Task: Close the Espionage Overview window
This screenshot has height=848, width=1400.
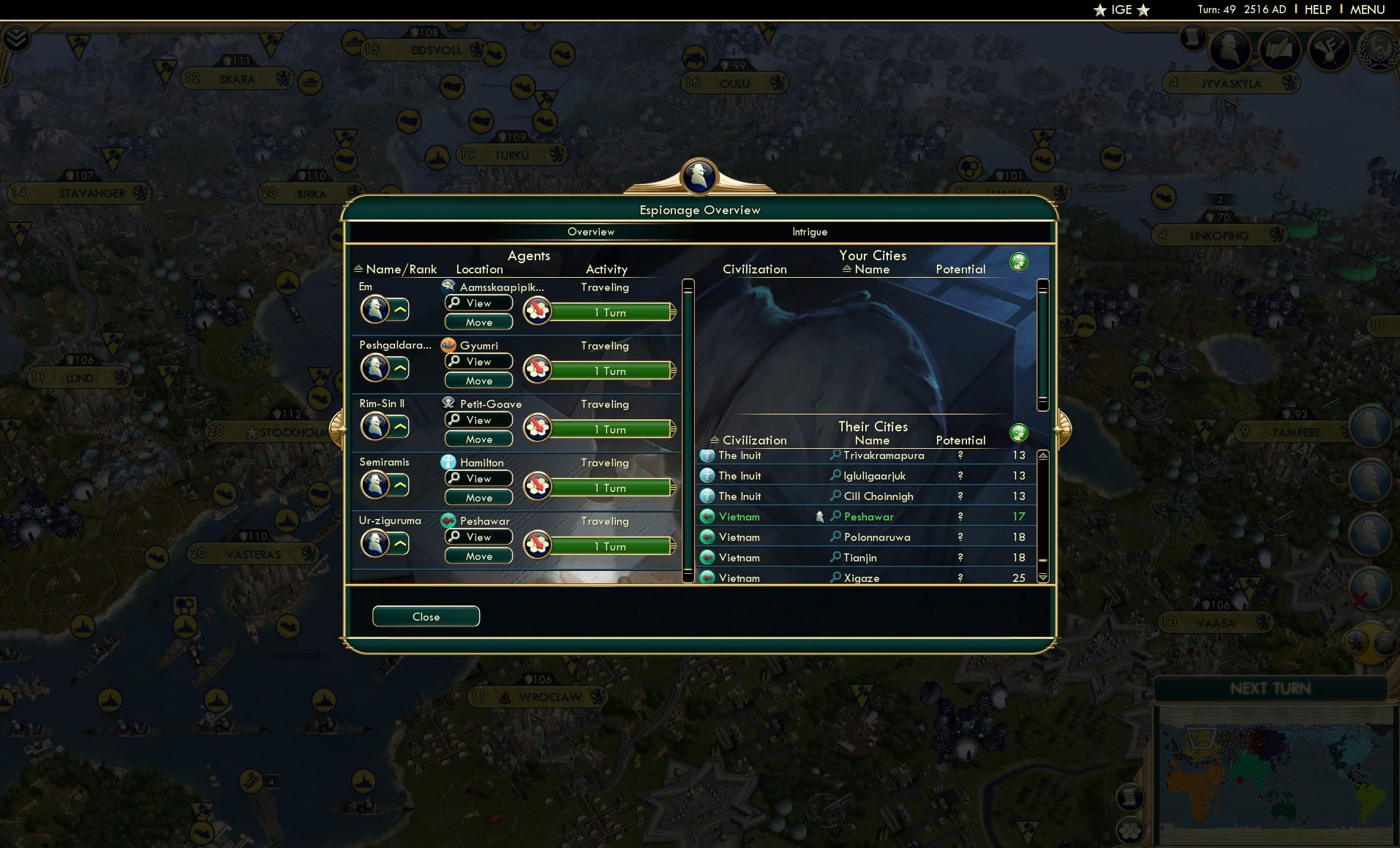Action: (x=426, y=616)
